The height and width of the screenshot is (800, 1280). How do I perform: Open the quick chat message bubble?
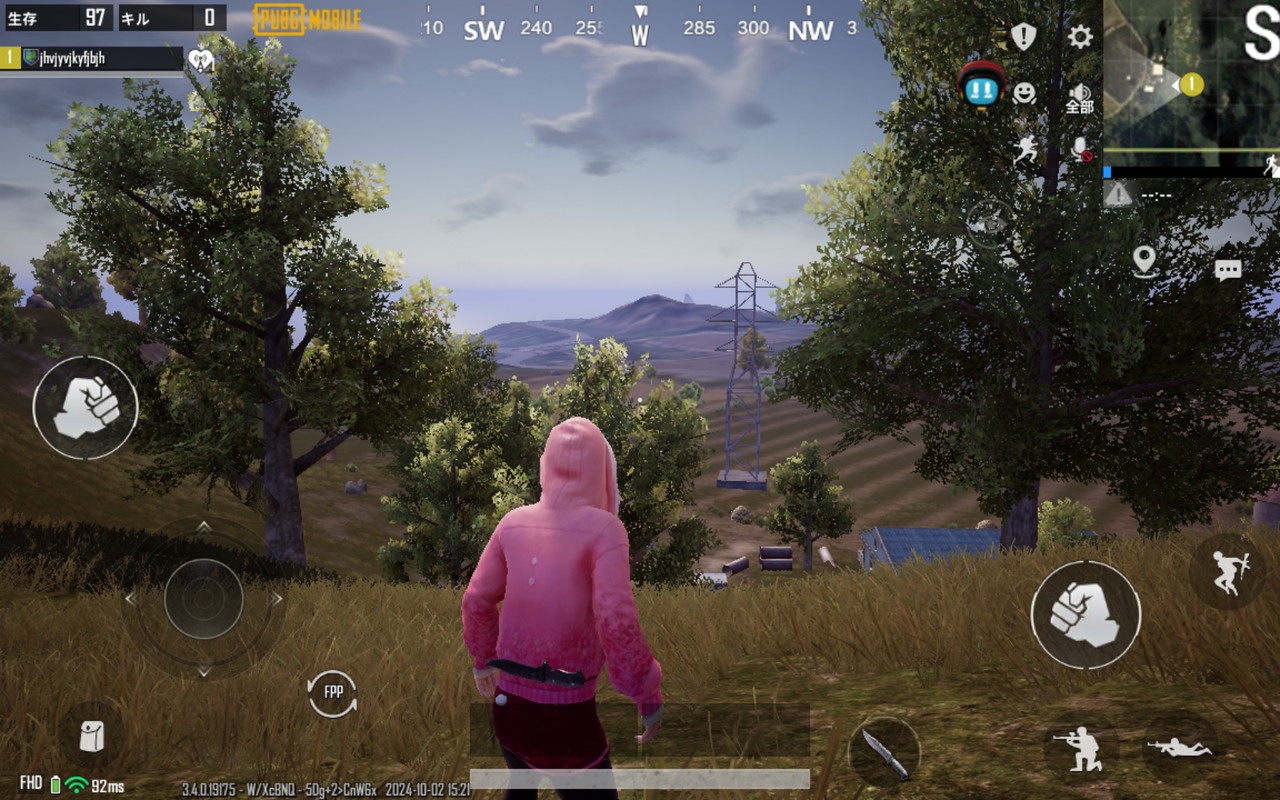click(1228, 270)
